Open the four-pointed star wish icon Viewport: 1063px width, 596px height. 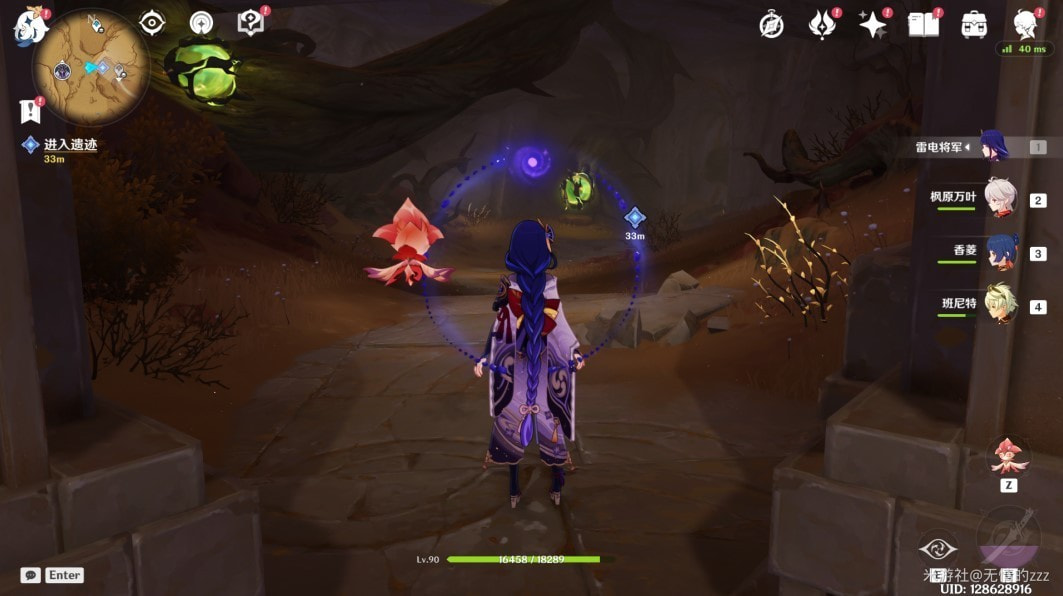[x=873, y=25]
